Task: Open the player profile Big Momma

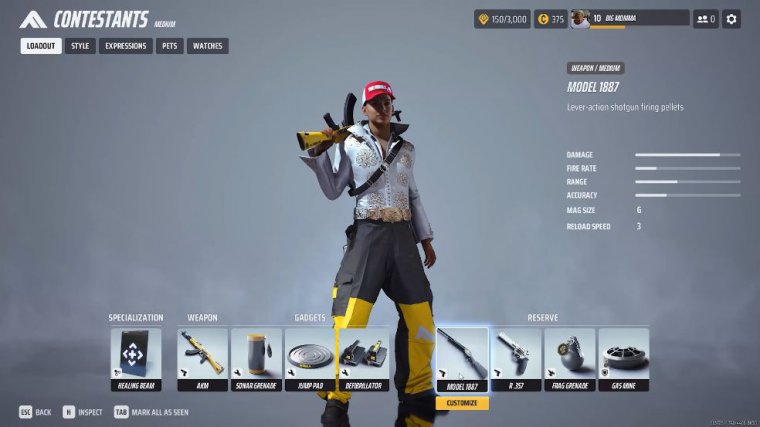Action: [630, 19]
